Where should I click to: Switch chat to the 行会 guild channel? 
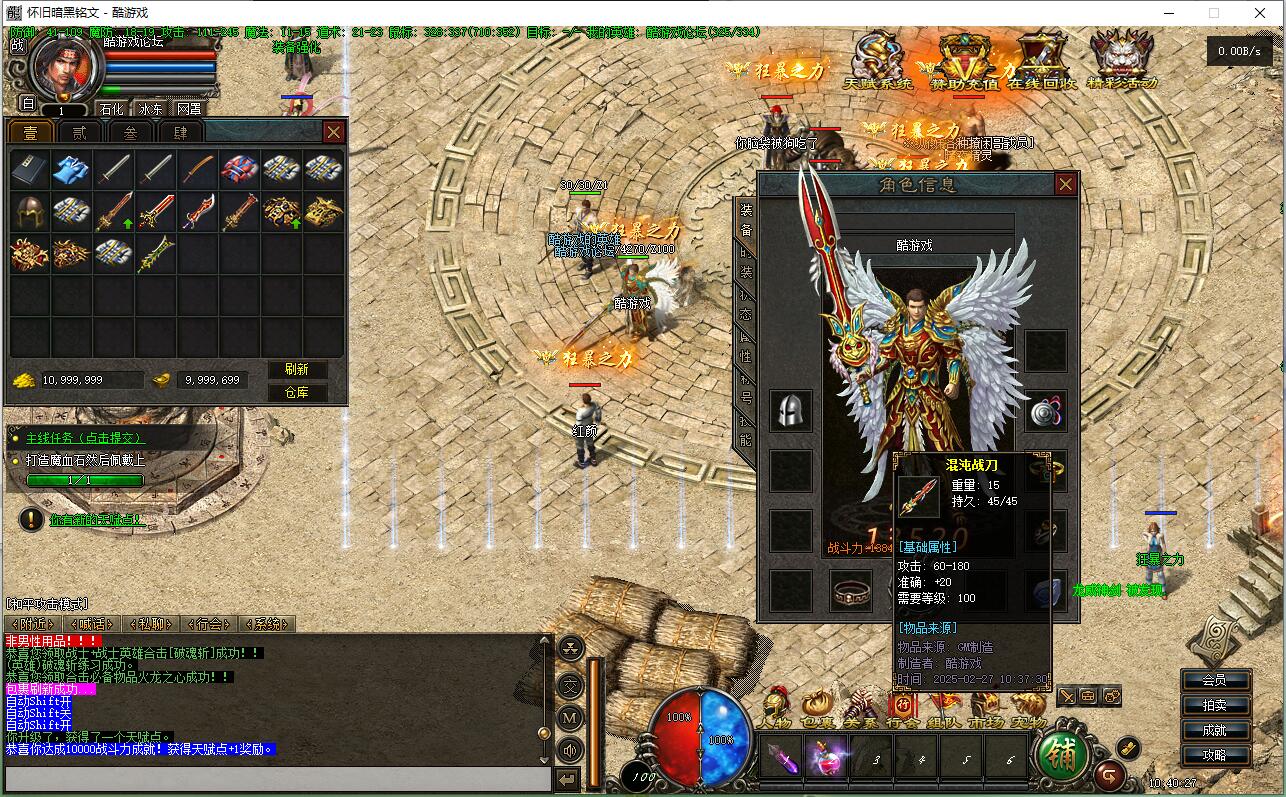click(x=208, y=624)
